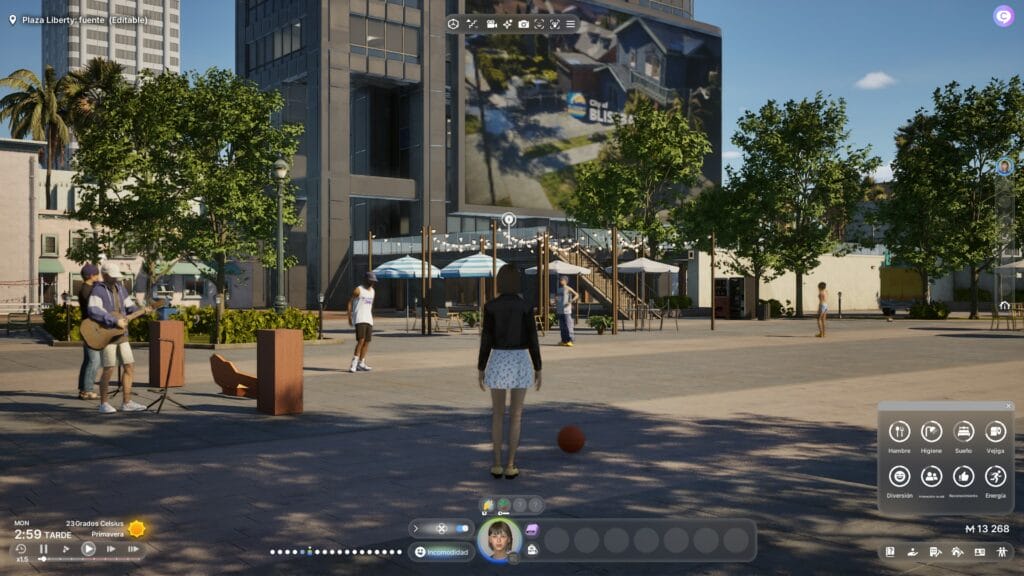Check the Sueño need icon
This screenshot has height=576, width=1024.
click(963, 431)
